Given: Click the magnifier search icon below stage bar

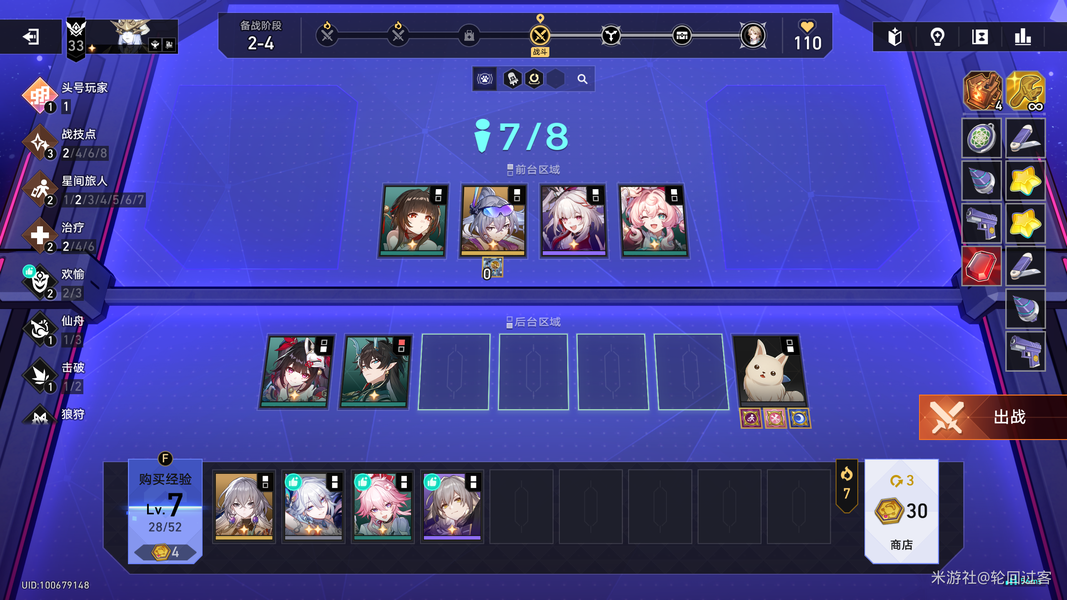Looking at the screenshot, I should [582, 79].
